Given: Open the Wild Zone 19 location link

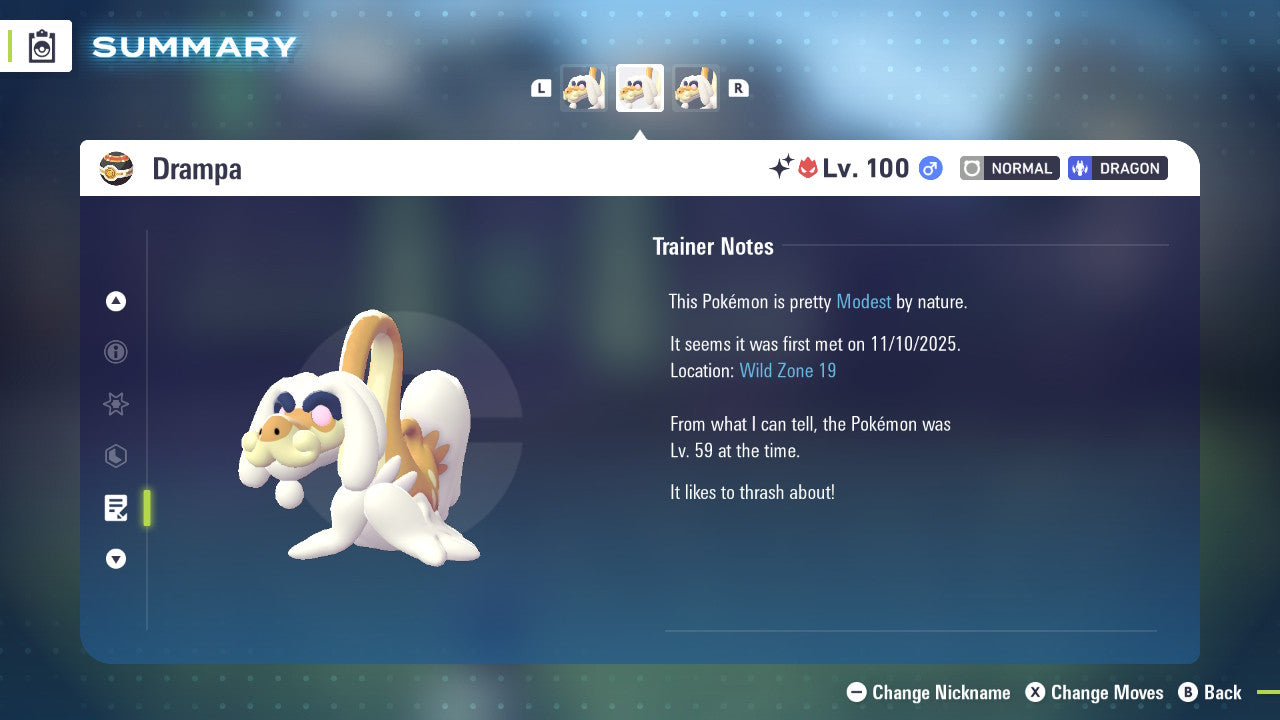Looking at the screenshot, I should pos(788,370).
